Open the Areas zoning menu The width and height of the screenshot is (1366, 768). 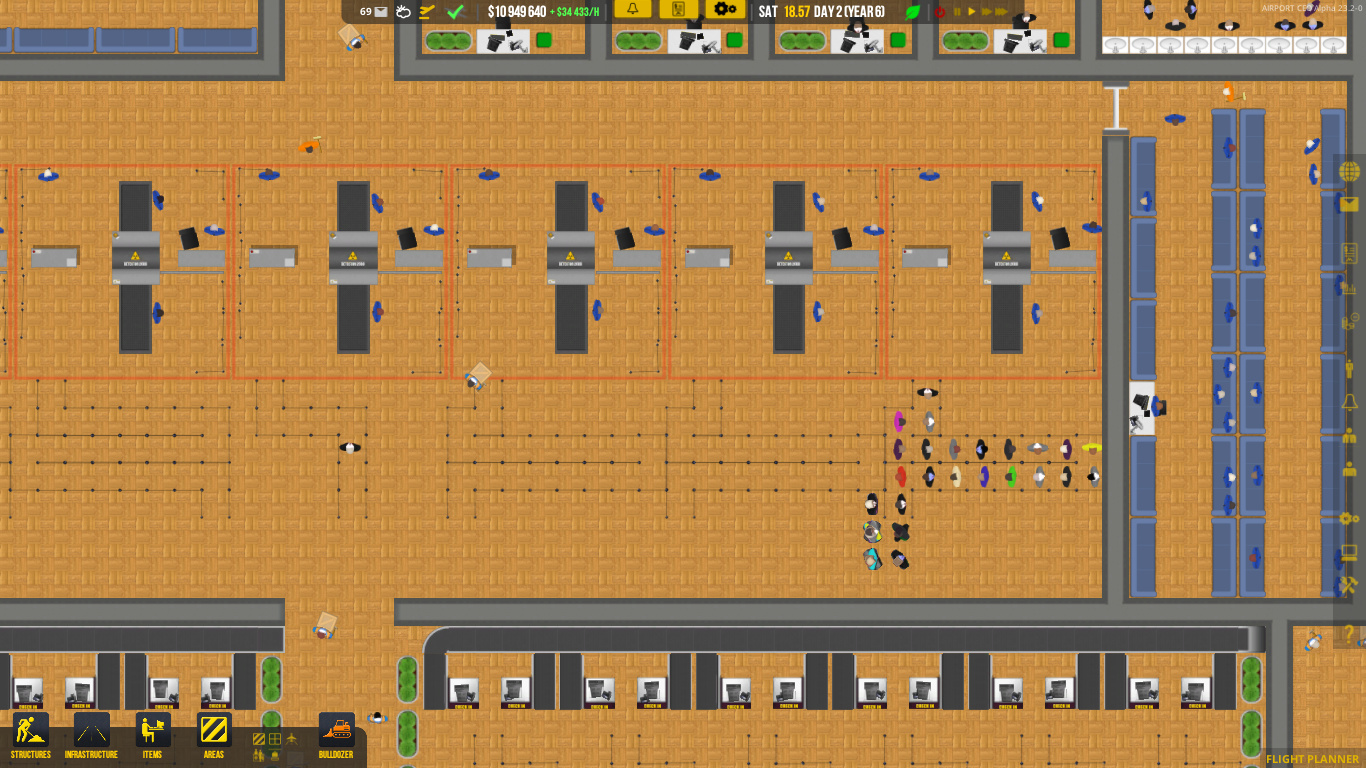coord(213,735)
